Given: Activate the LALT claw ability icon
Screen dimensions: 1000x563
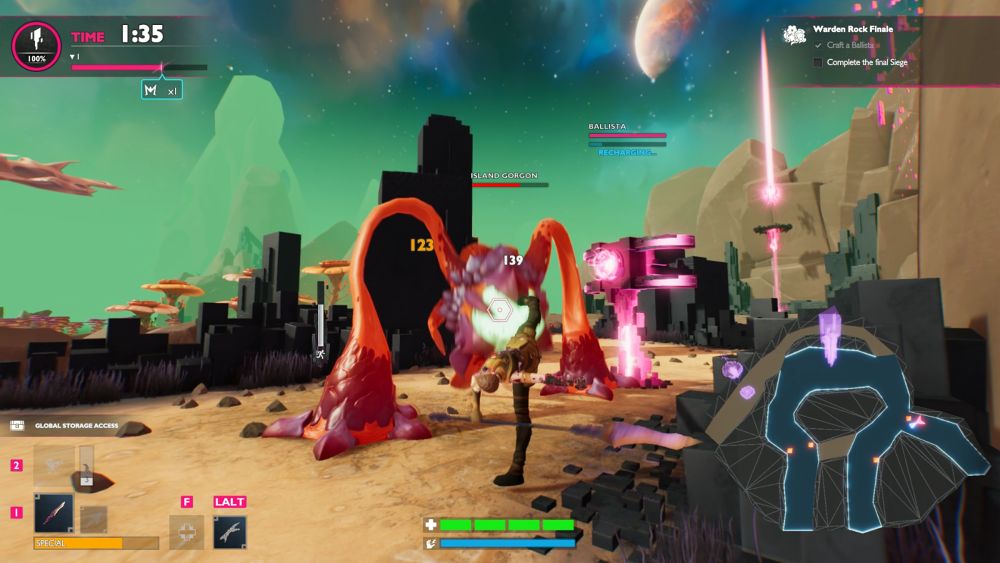Looking at the screenshot, I should pos(229,531).
